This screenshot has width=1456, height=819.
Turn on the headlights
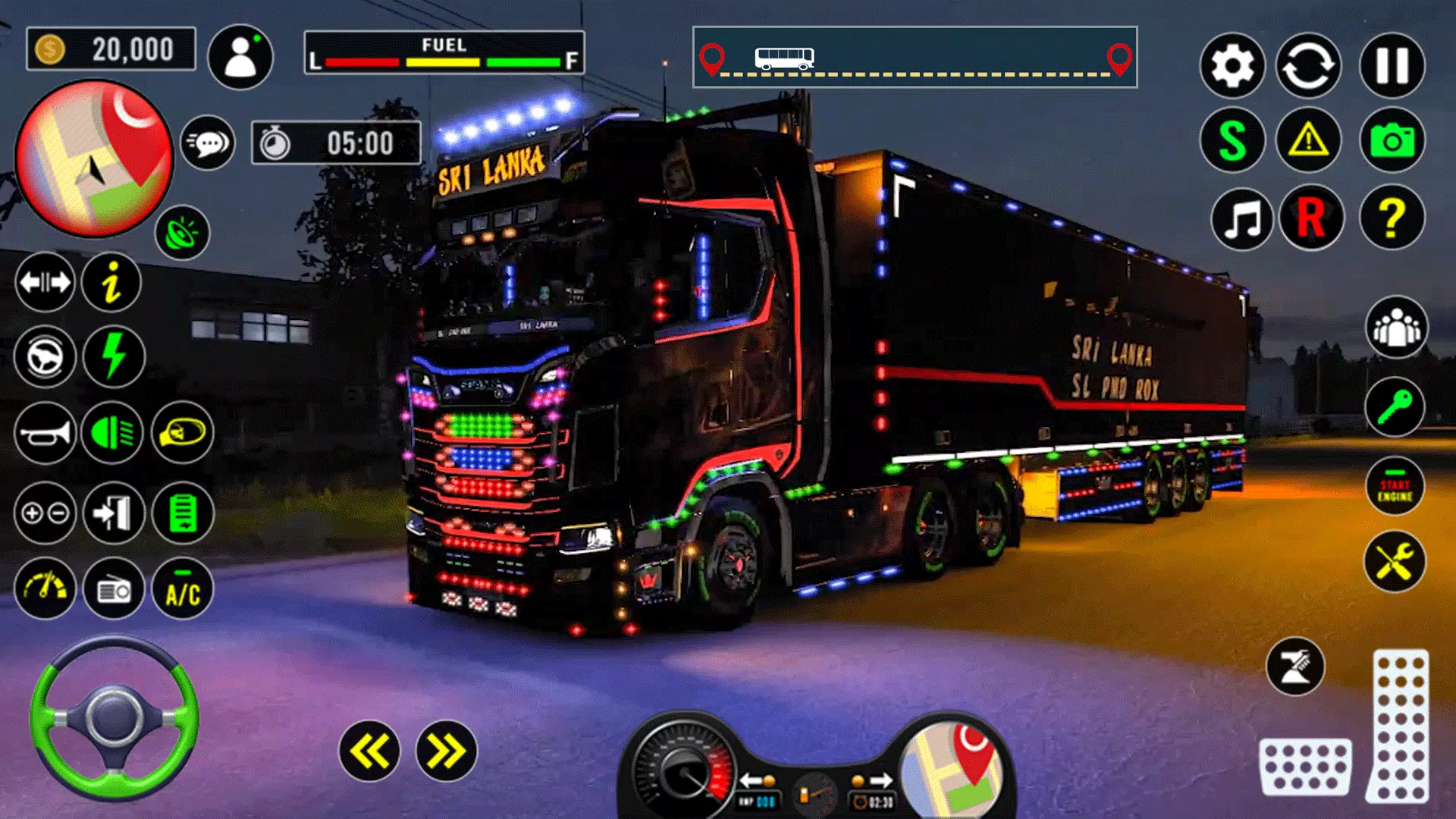coord(112,434)
